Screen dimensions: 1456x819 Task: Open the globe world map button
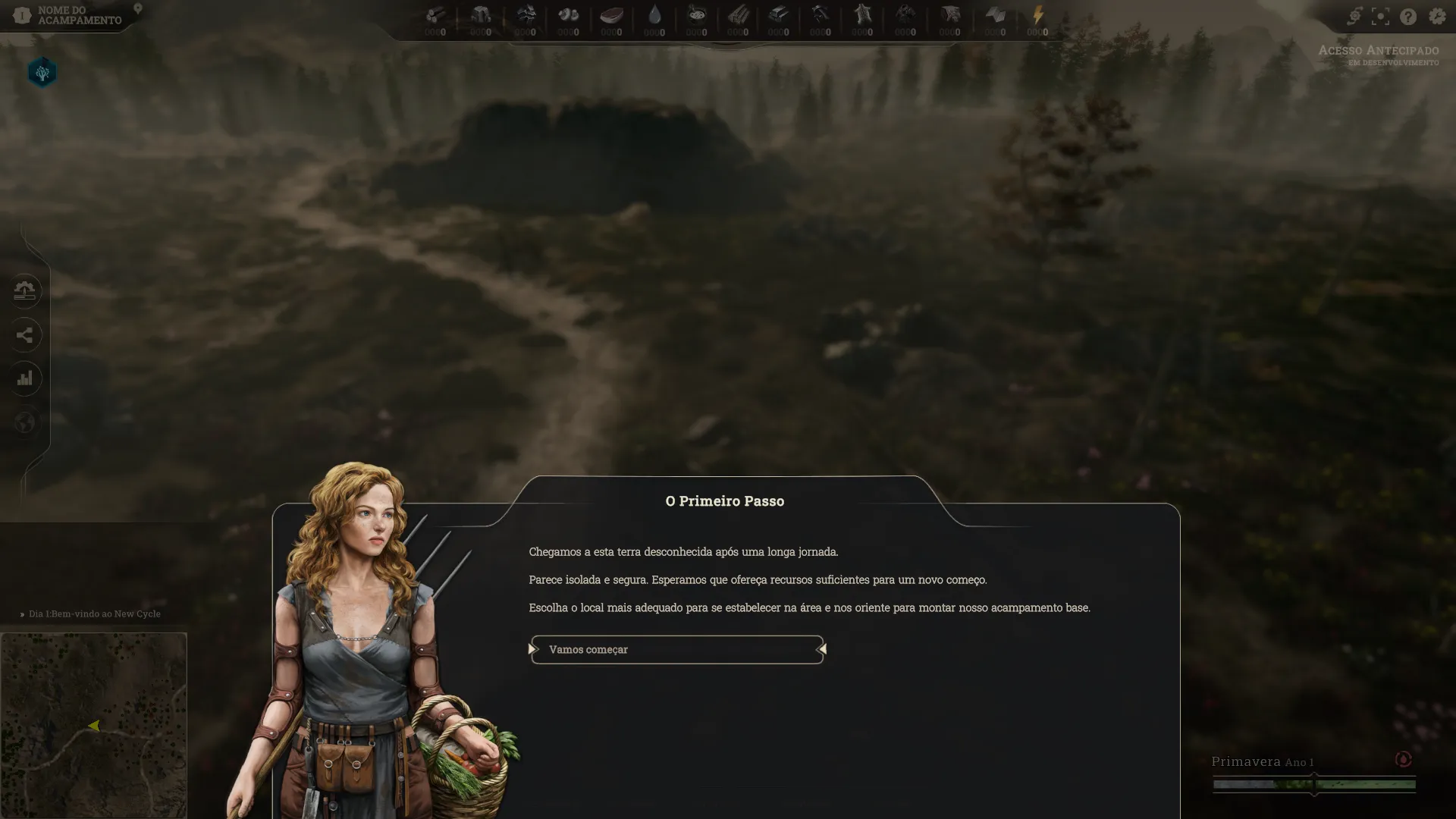pyautogui.click(x=25, y=422)
